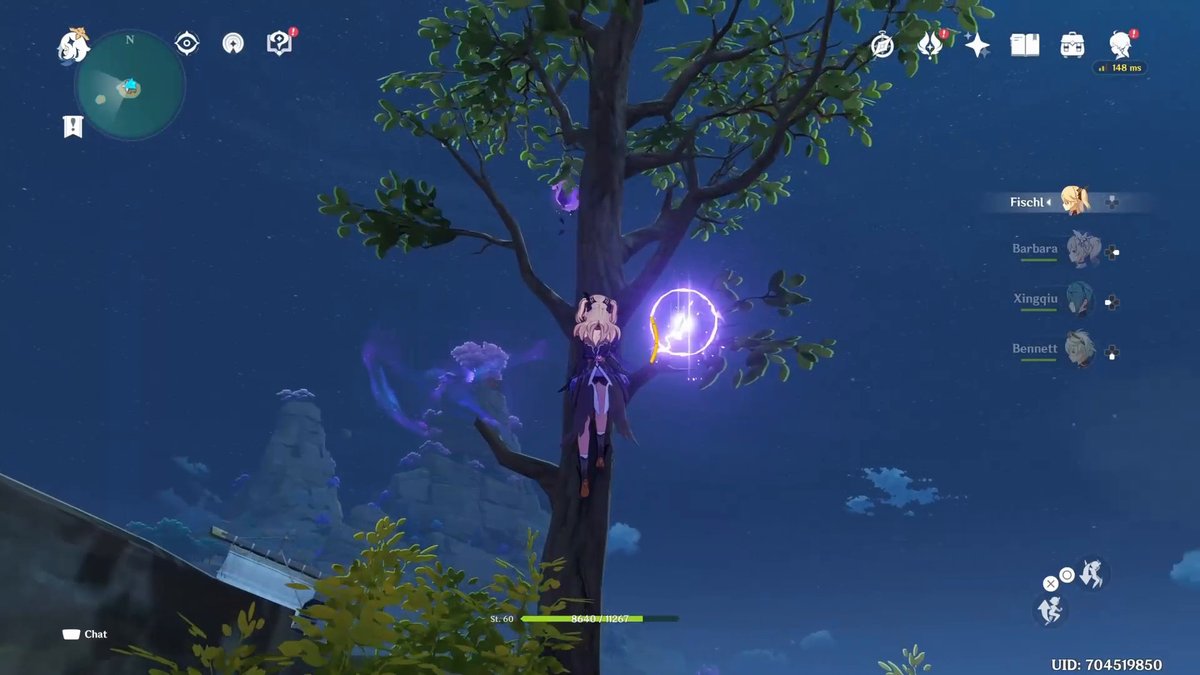Open the backpack inventory icon

[x=1073, y=45]
